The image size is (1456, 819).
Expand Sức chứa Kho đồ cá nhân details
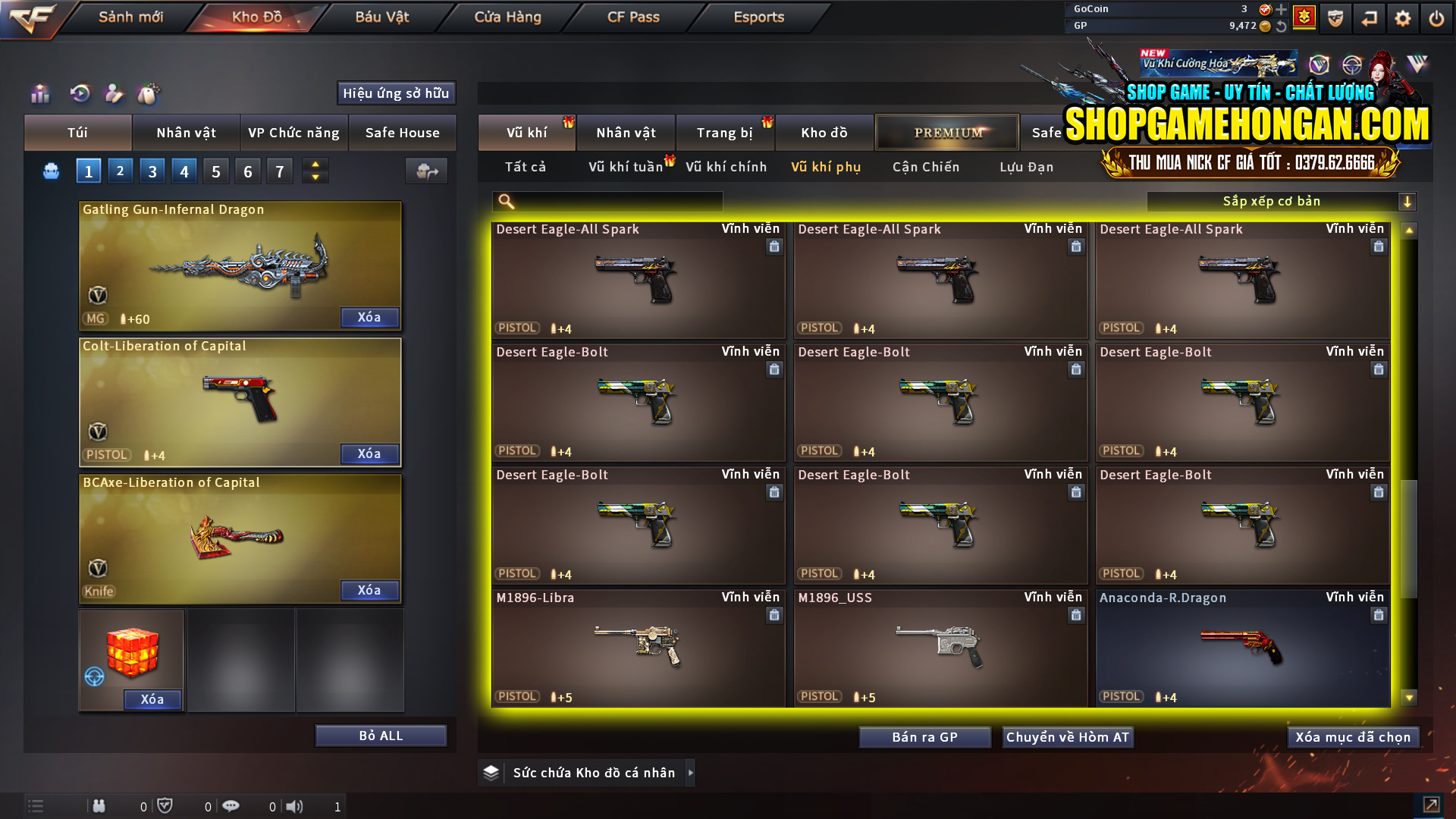pos(690,773)
